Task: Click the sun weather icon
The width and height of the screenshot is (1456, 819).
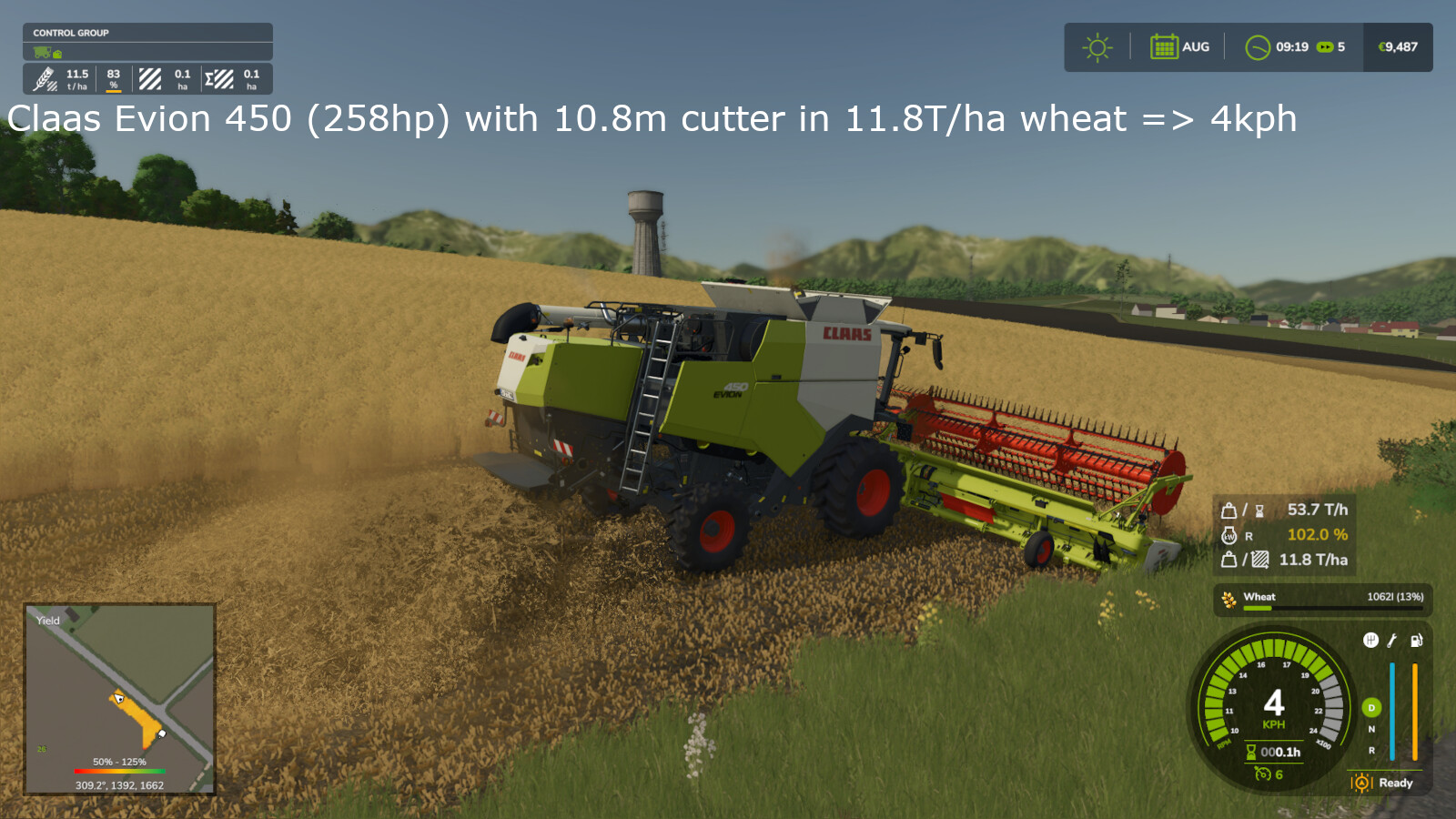Action: pyautogui.click(x=1097, y=46)
